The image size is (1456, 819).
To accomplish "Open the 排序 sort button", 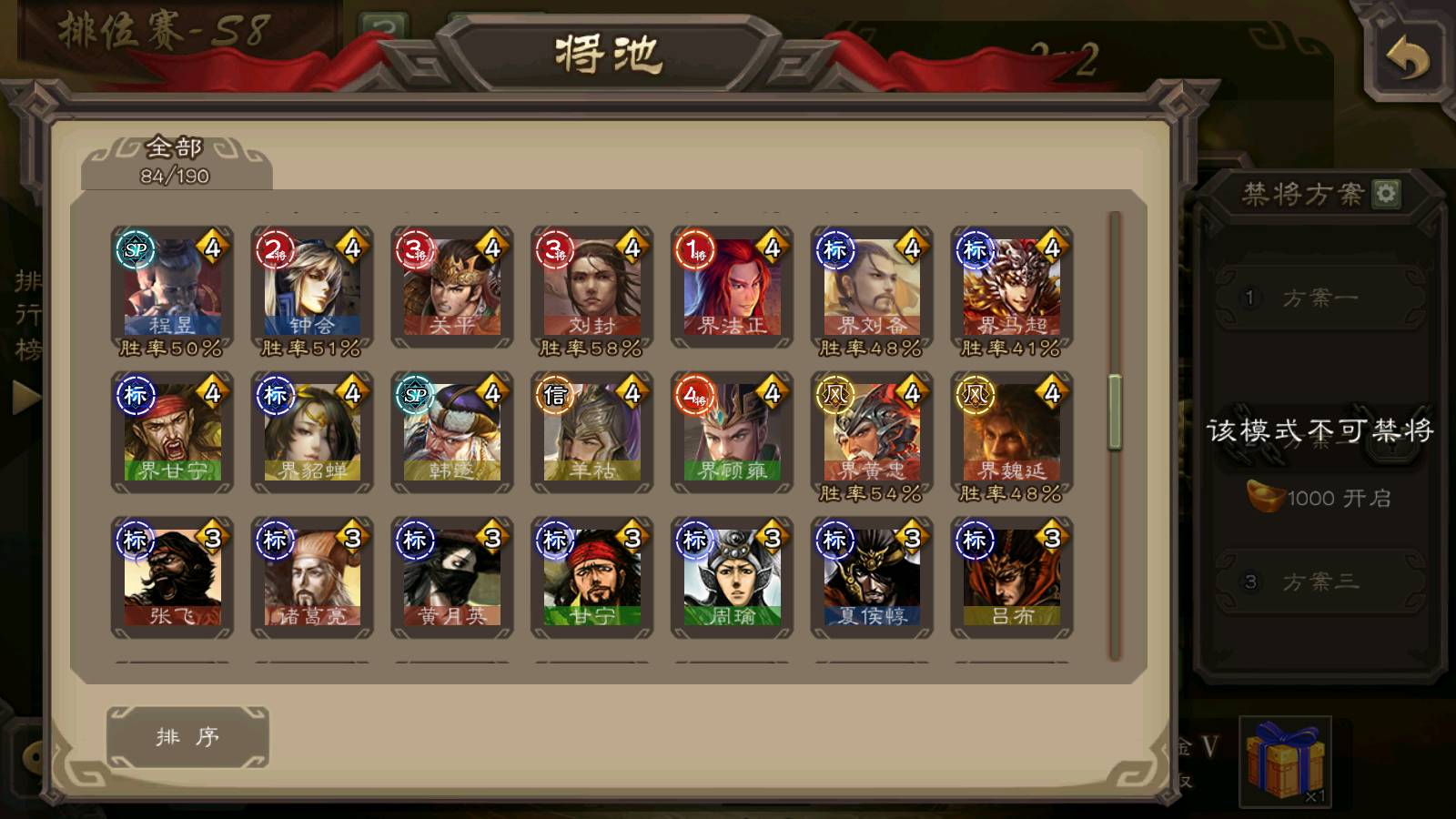I will pyautogui.click(x=187, y=736).
